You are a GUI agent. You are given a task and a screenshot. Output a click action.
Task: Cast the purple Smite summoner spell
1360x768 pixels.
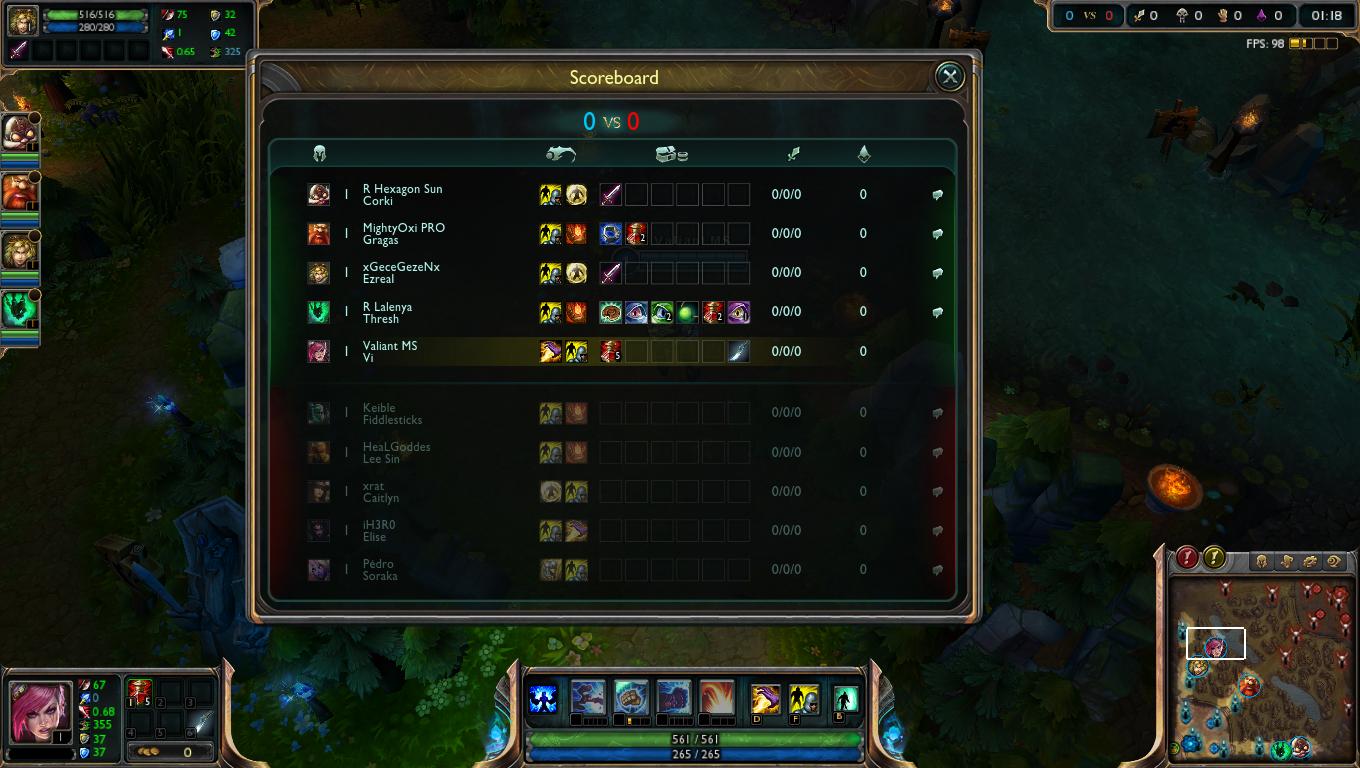765,698
